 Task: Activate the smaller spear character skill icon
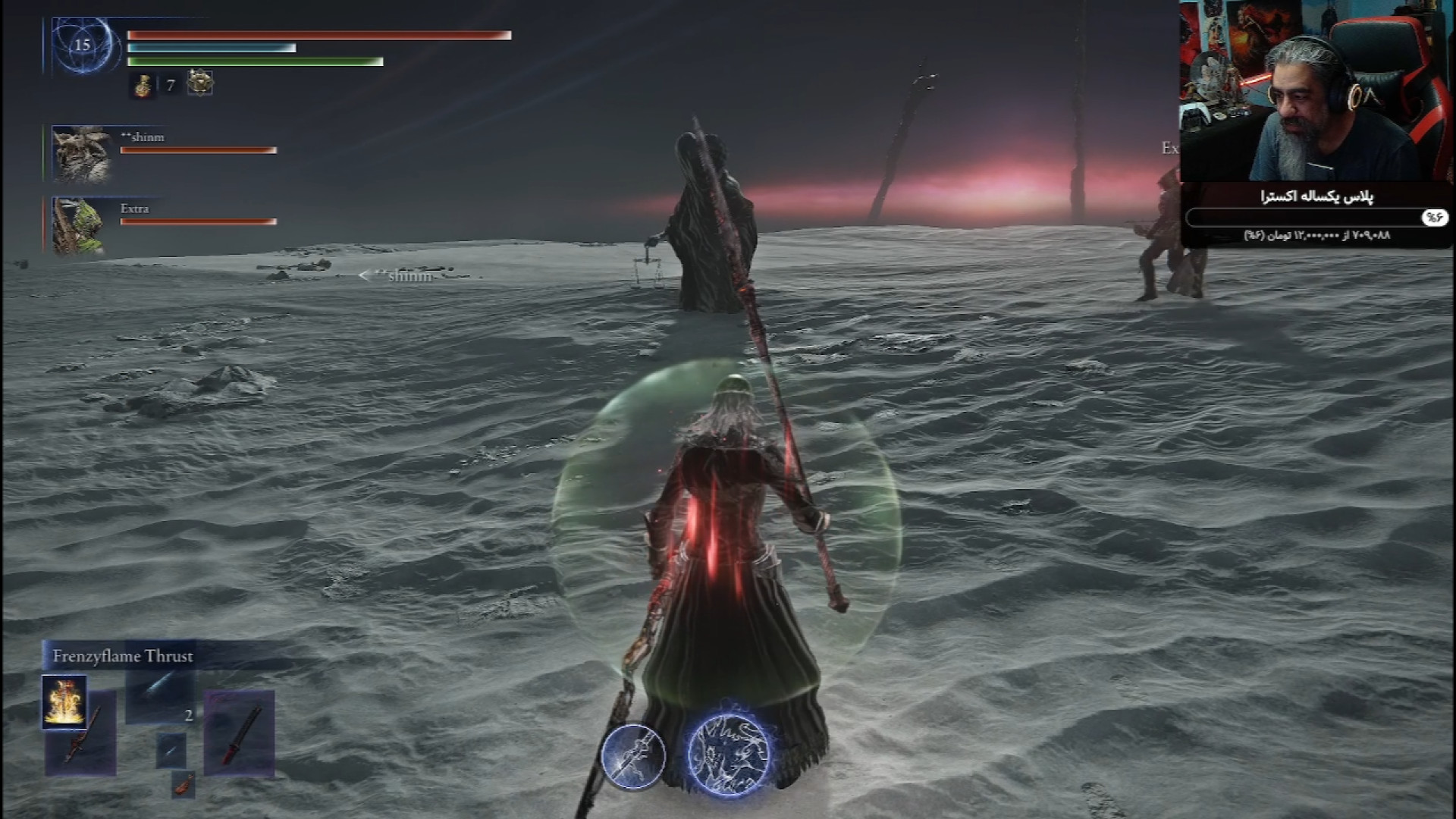(x=633, y=756)
